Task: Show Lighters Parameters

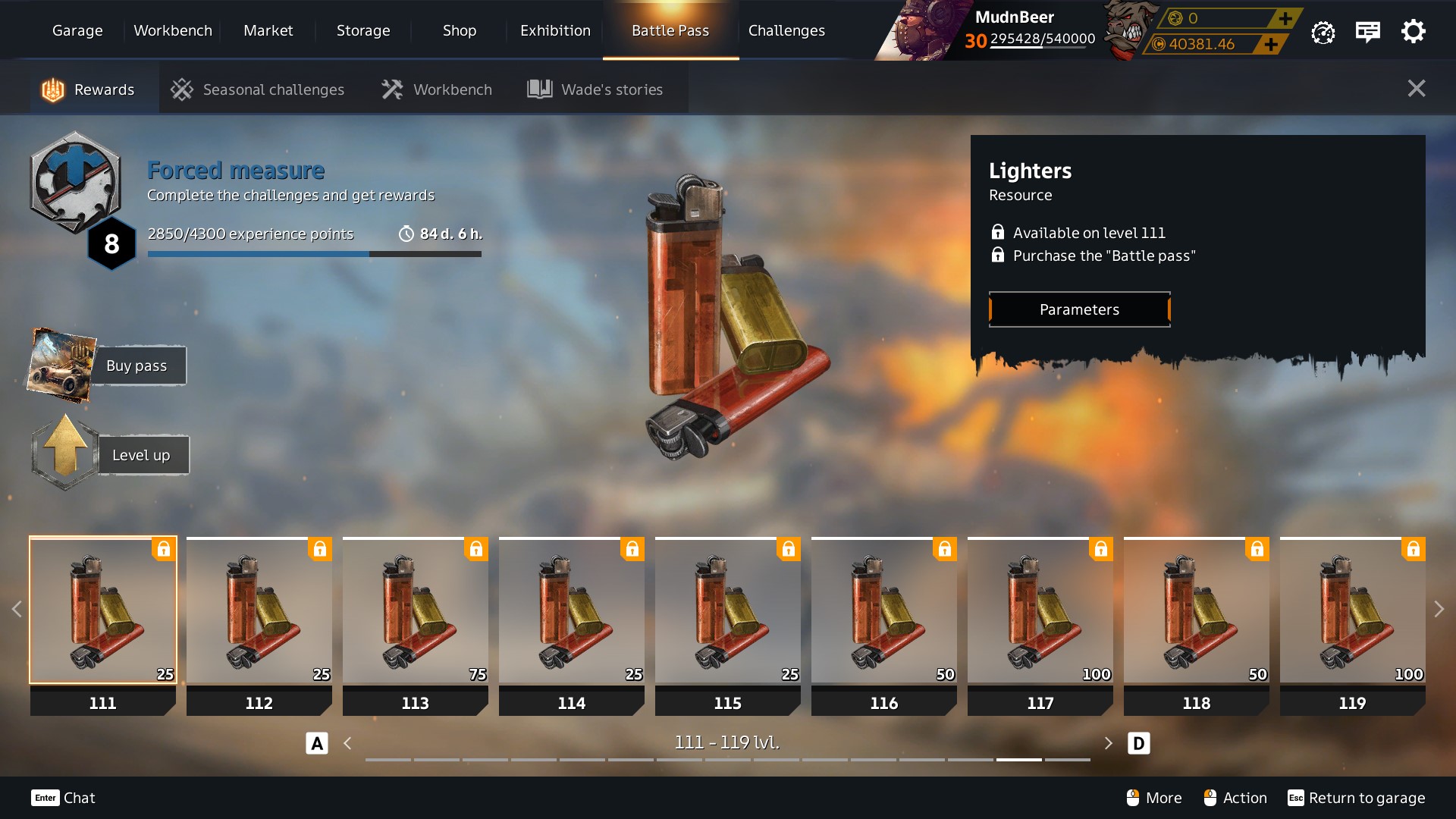Action: (x=1079, y=309)
